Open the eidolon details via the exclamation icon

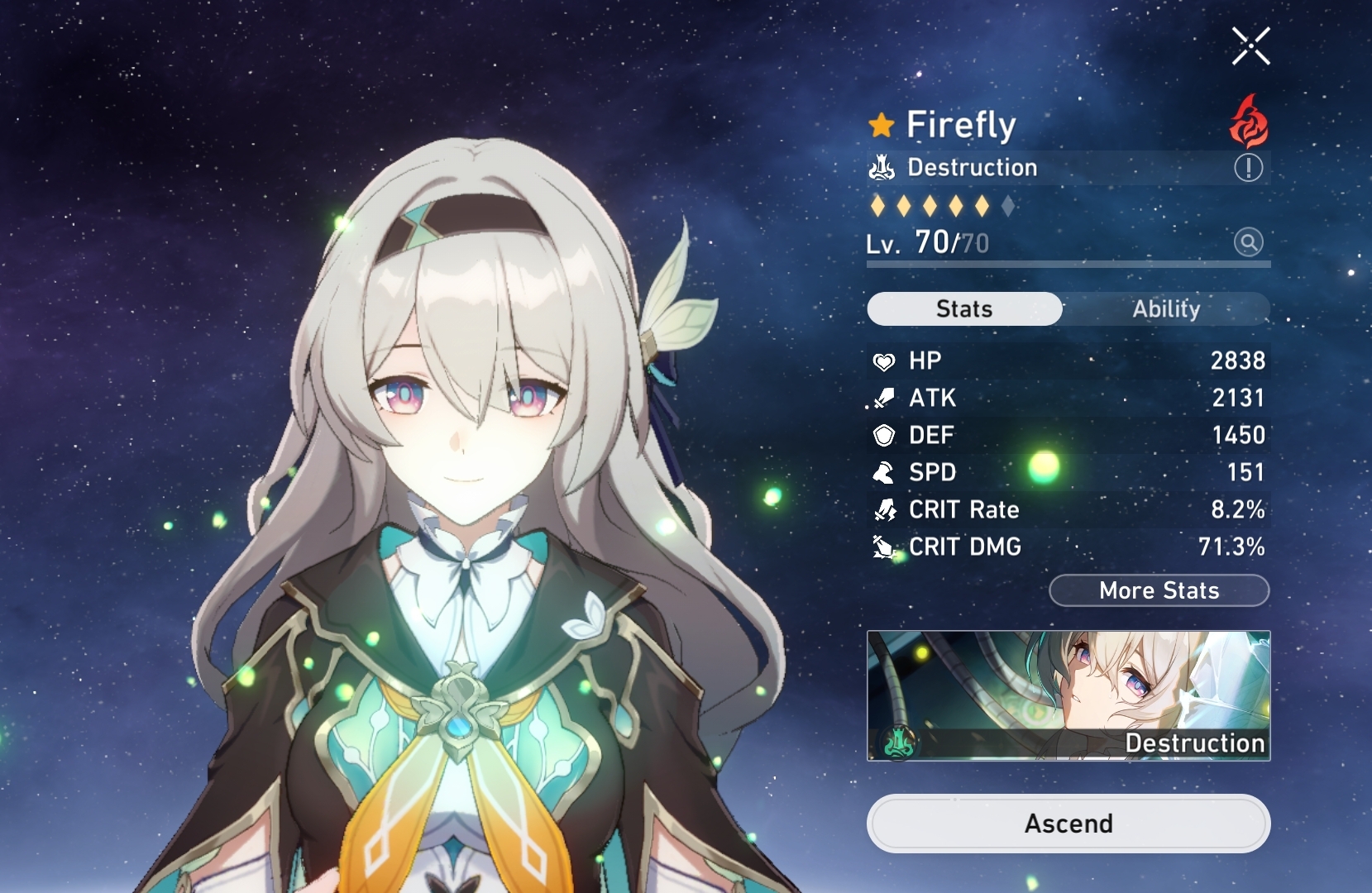(1249, 167)
